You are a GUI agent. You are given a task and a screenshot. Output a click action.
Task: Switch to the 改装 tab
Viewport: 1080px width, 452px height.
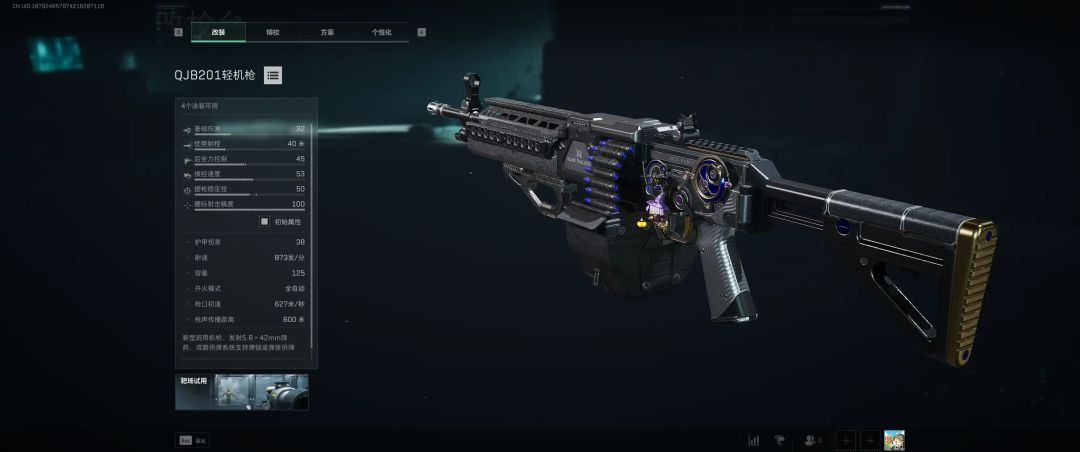(218, 32)
